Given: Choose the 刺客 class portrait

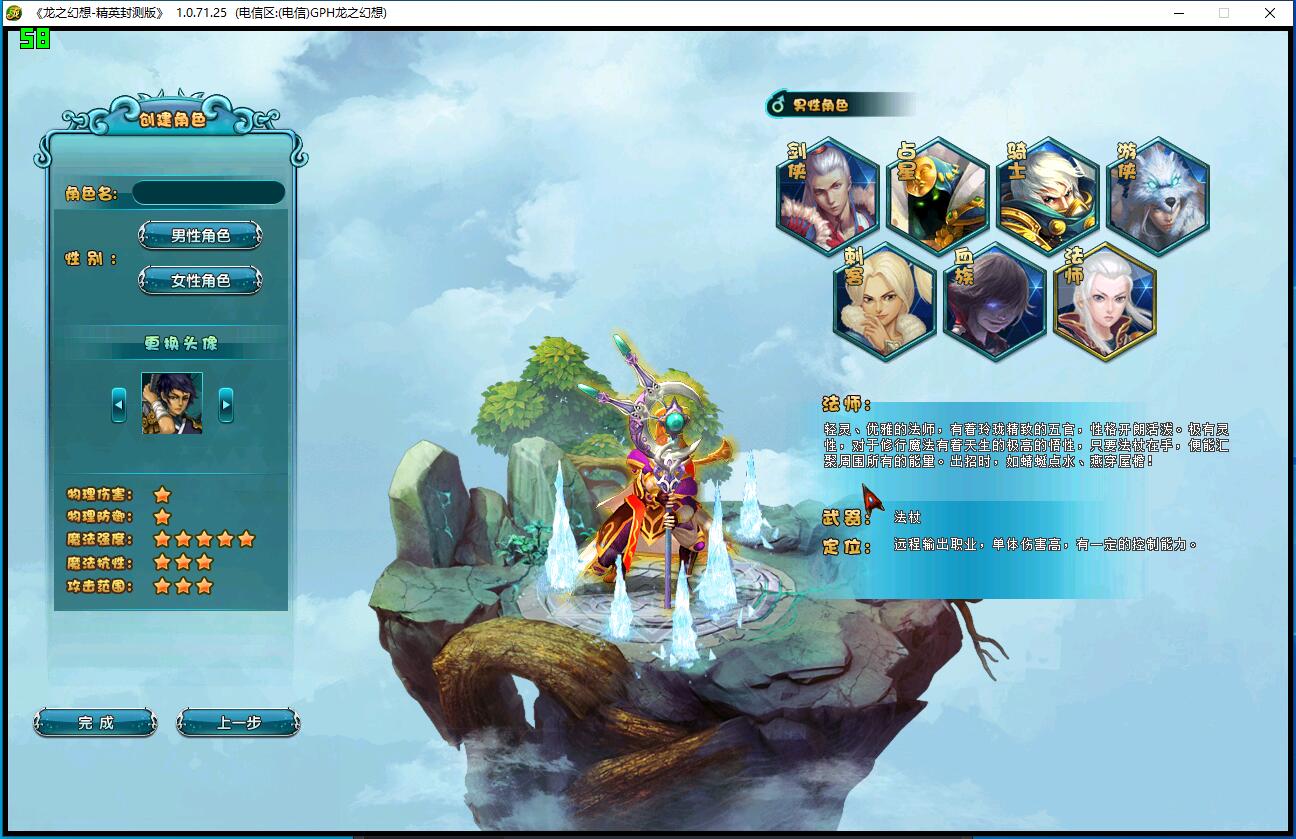Looking at the screenshot, I should (885, 302).
